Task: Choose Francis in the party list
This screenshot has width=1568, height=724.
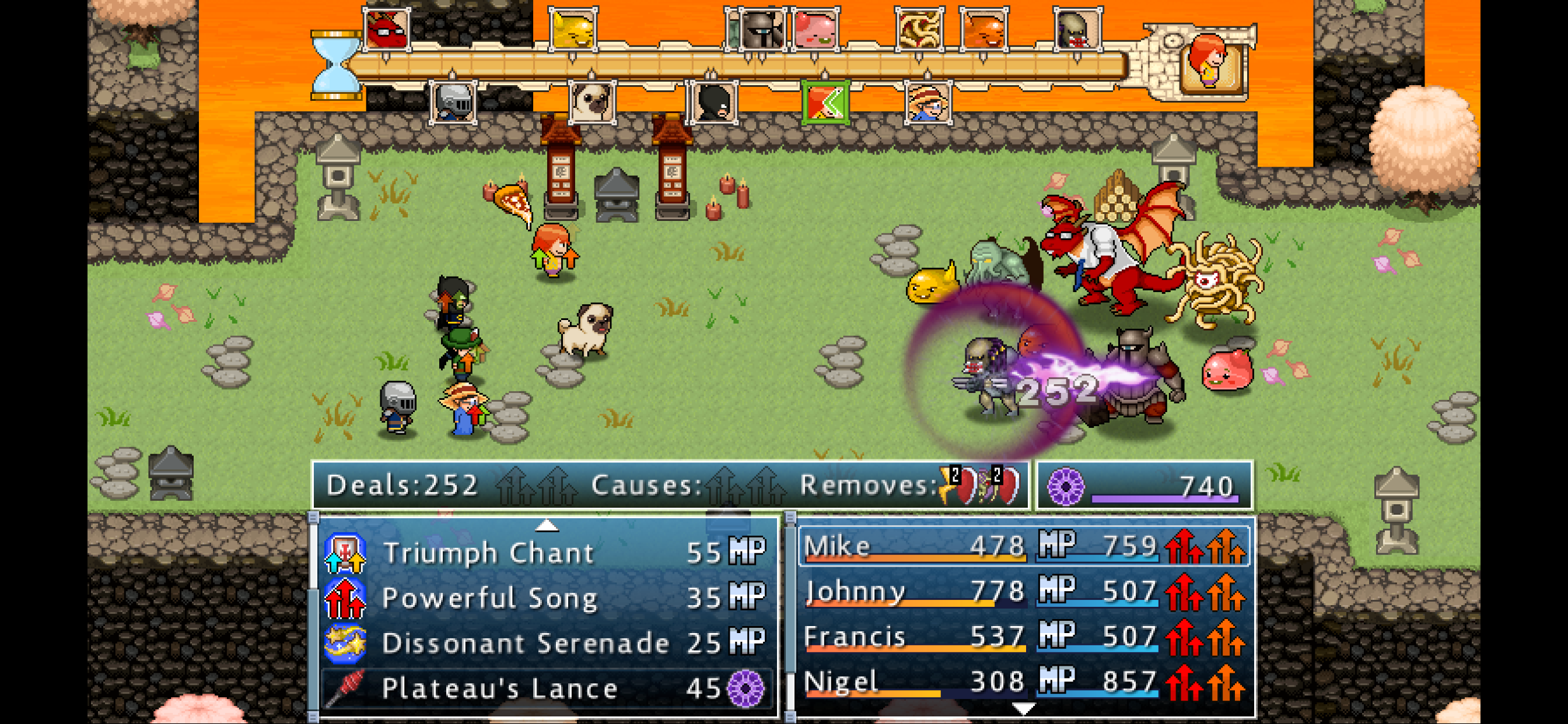Action: [x=1024, y=637]
